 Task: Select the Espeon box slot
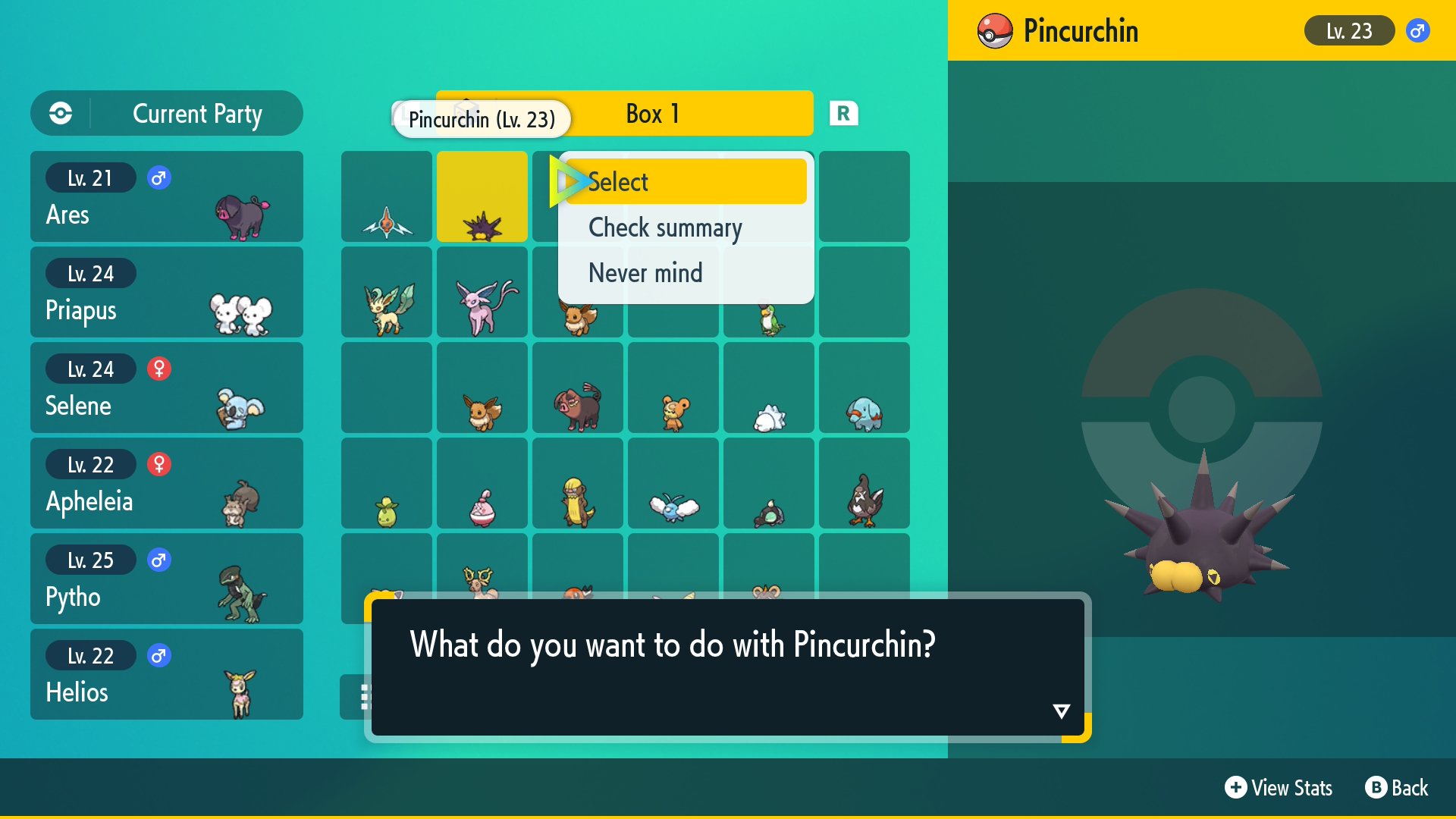coord(482,292)
